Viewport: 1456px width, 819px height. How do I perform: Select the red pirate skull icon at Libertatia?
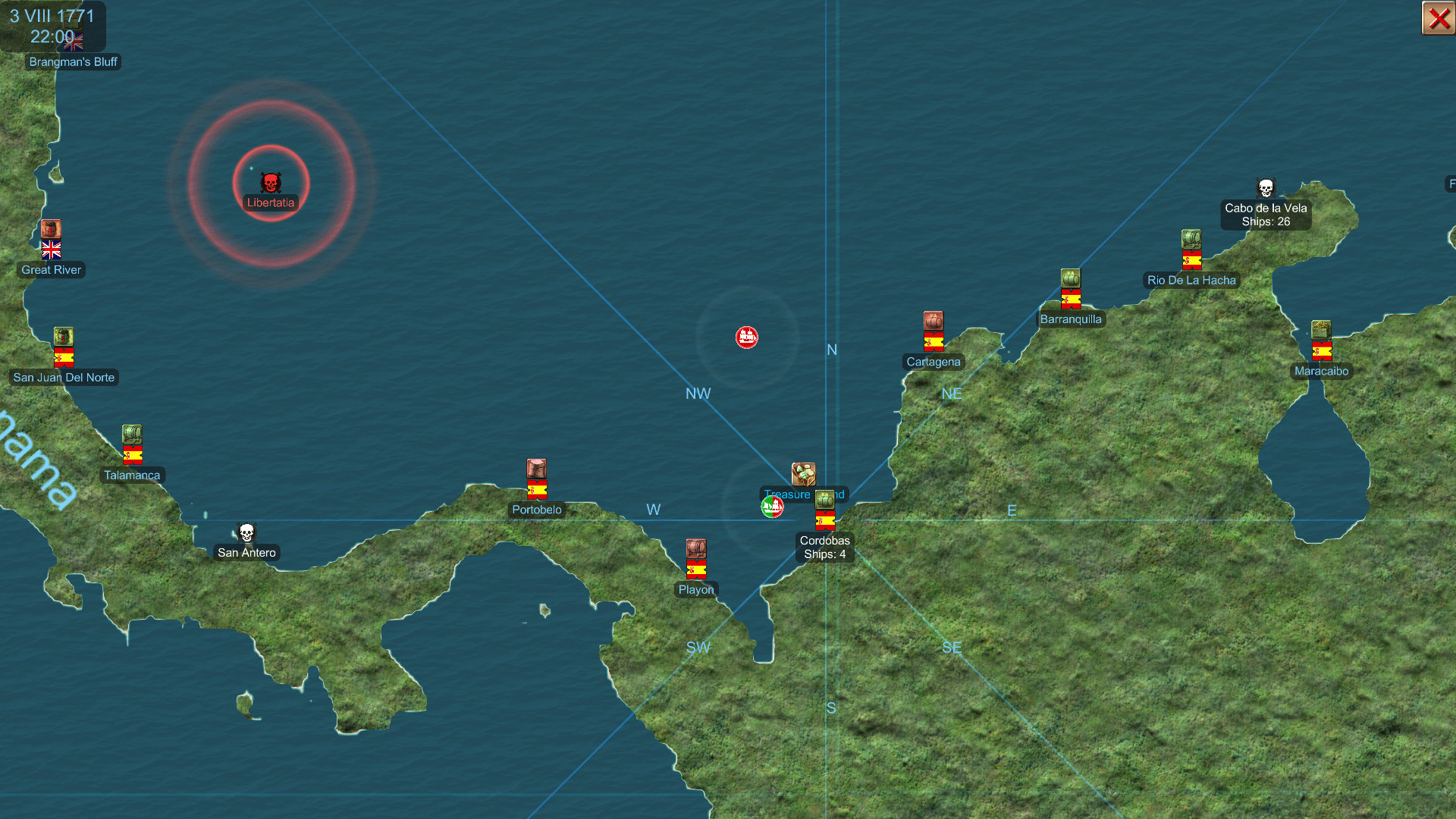point(271,183)
